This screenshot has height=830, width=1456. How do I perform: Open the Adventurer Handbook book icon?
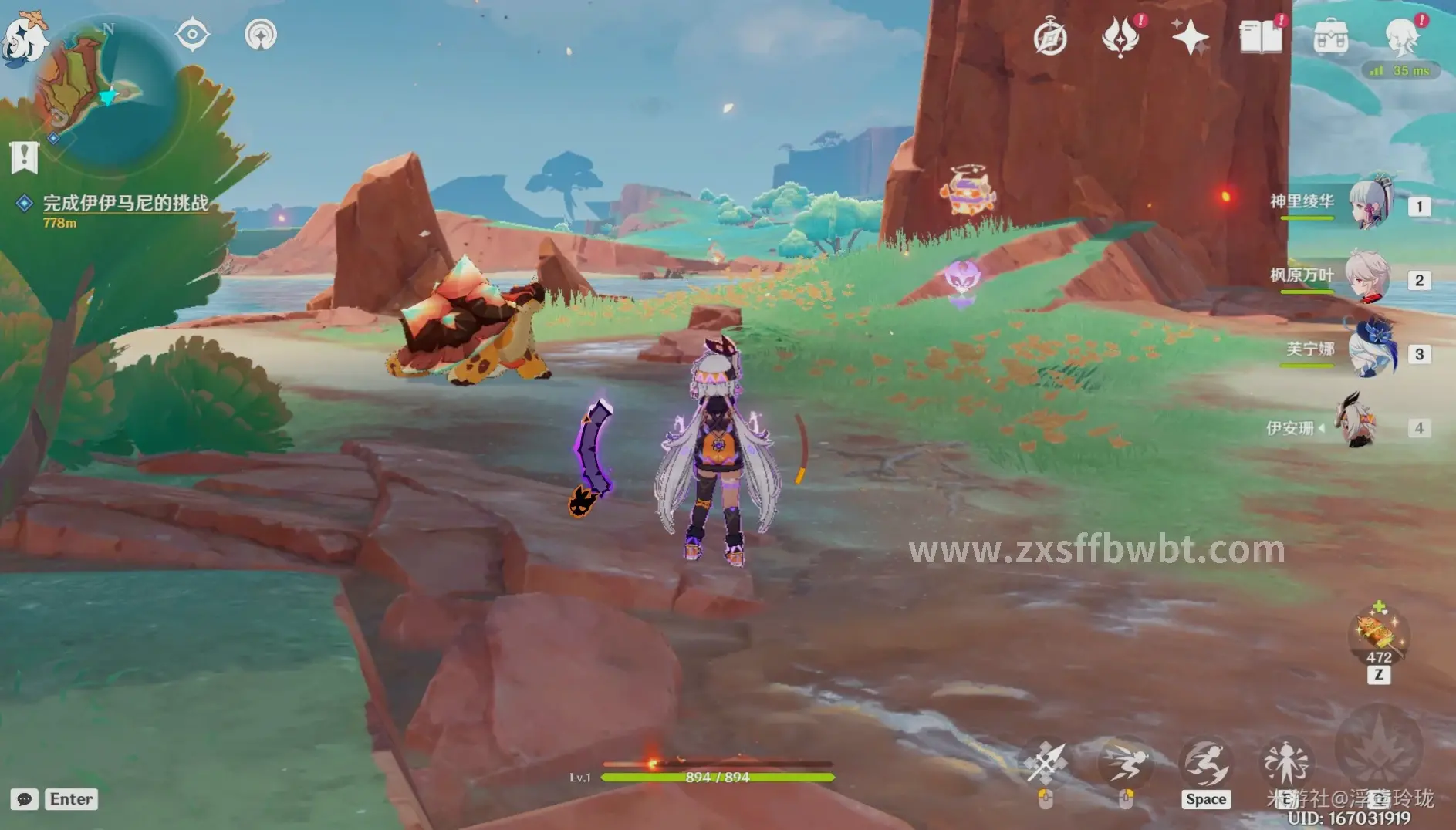tap(1260, 36)
